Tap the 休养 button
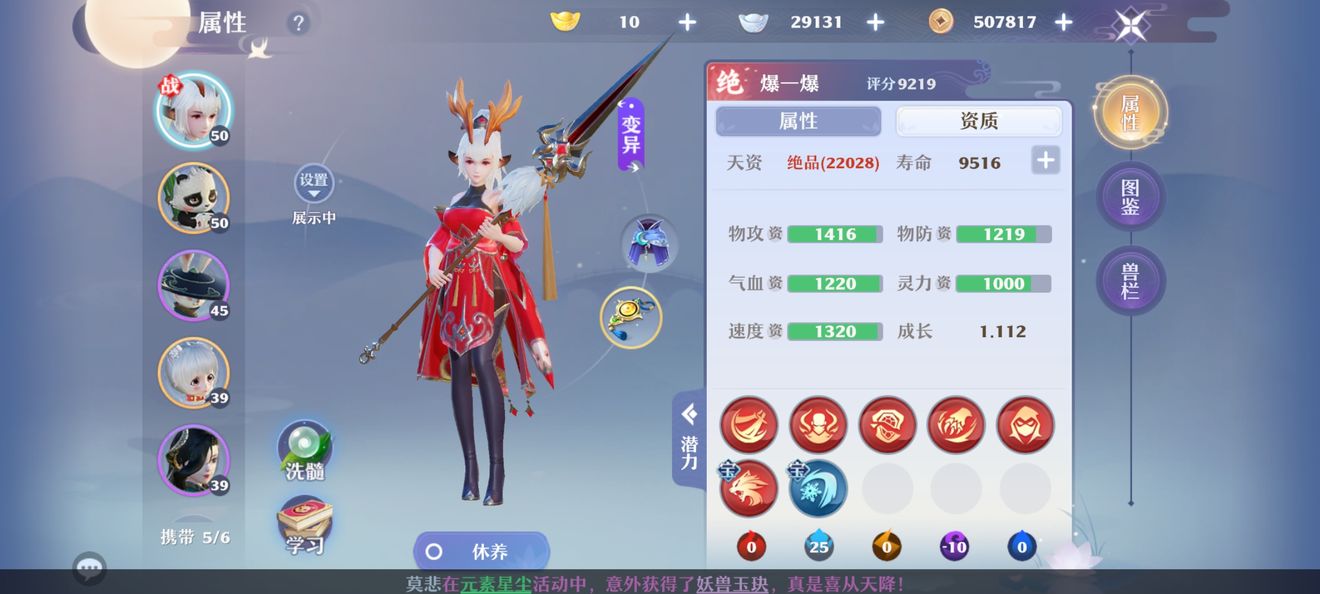The width and height of the screenshot is (1320, 594). (481, 551)
